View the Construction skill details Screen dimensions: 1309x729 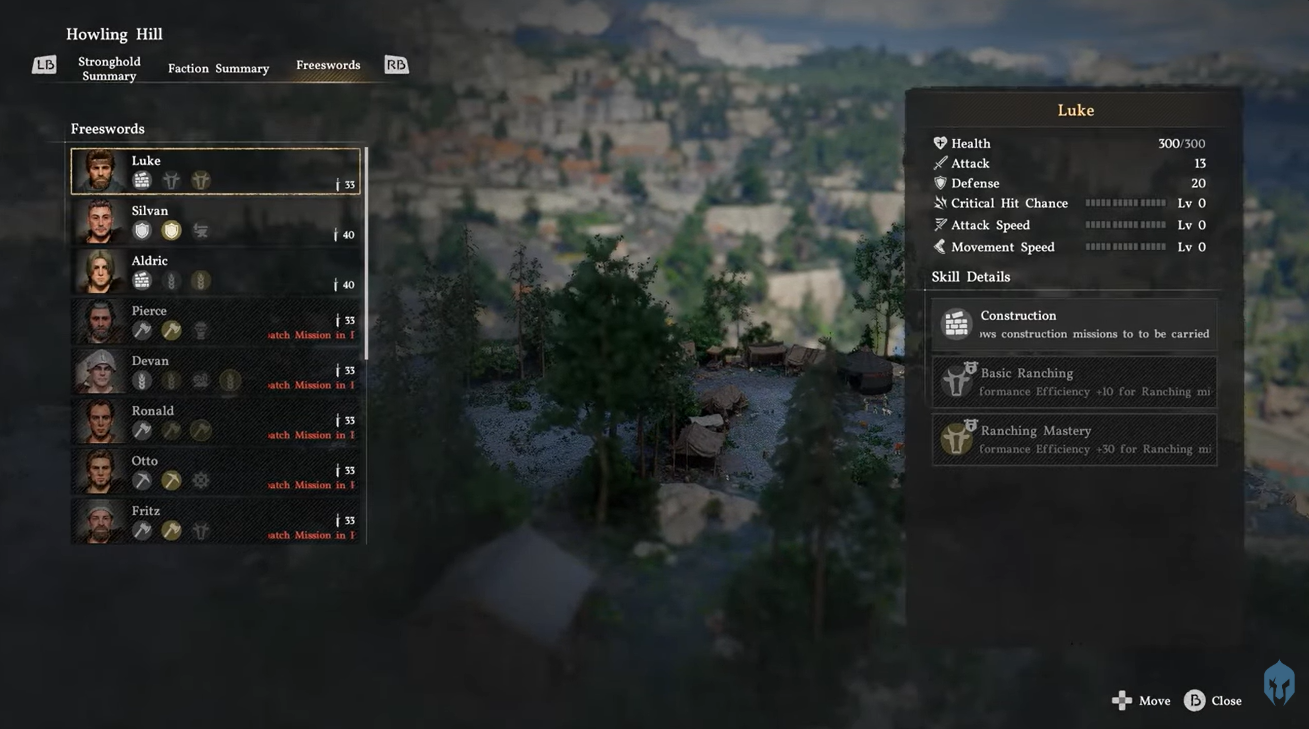[x=1075, y=324]
